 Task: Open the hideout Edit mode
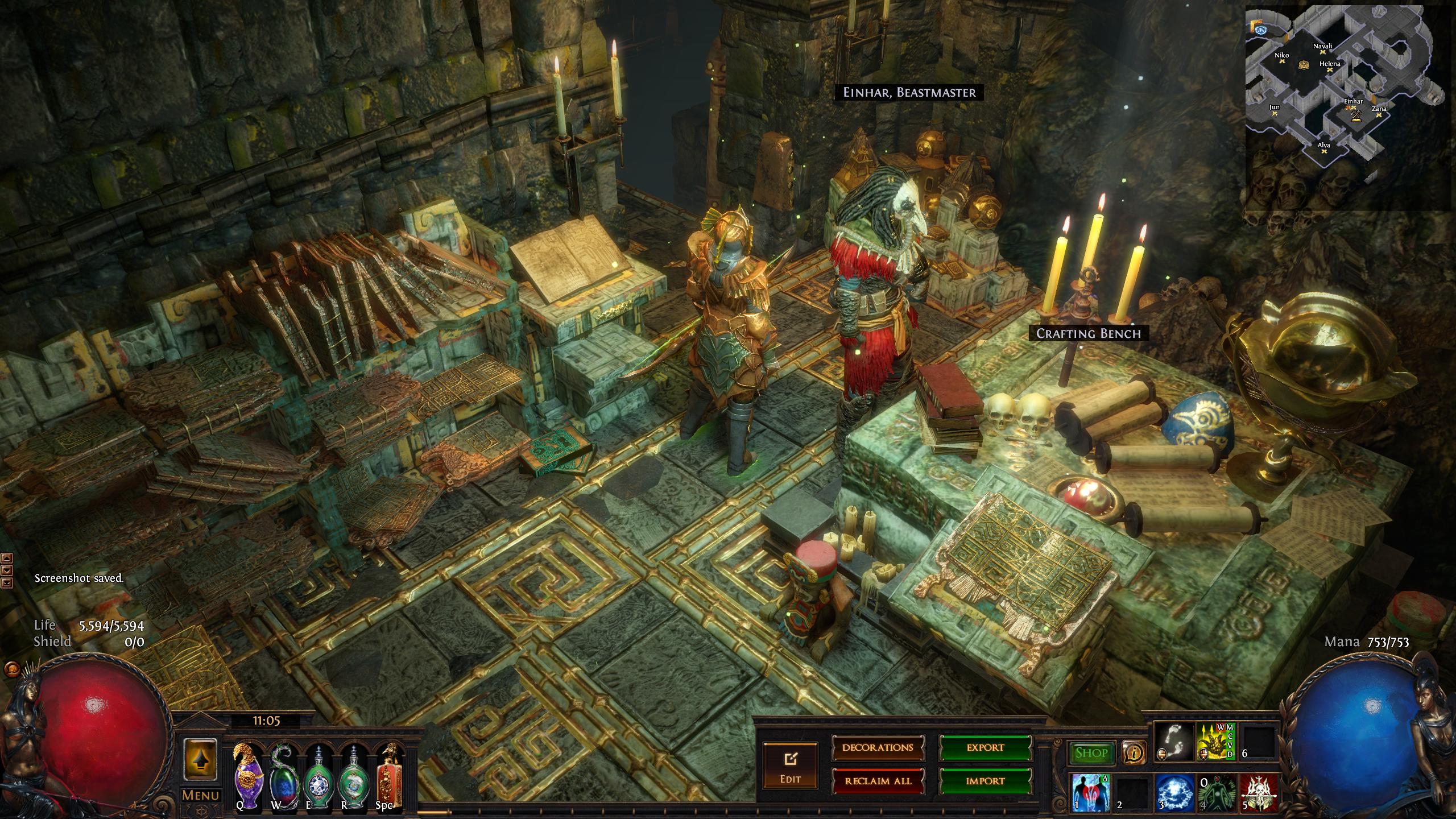click(x=790, y=765)
